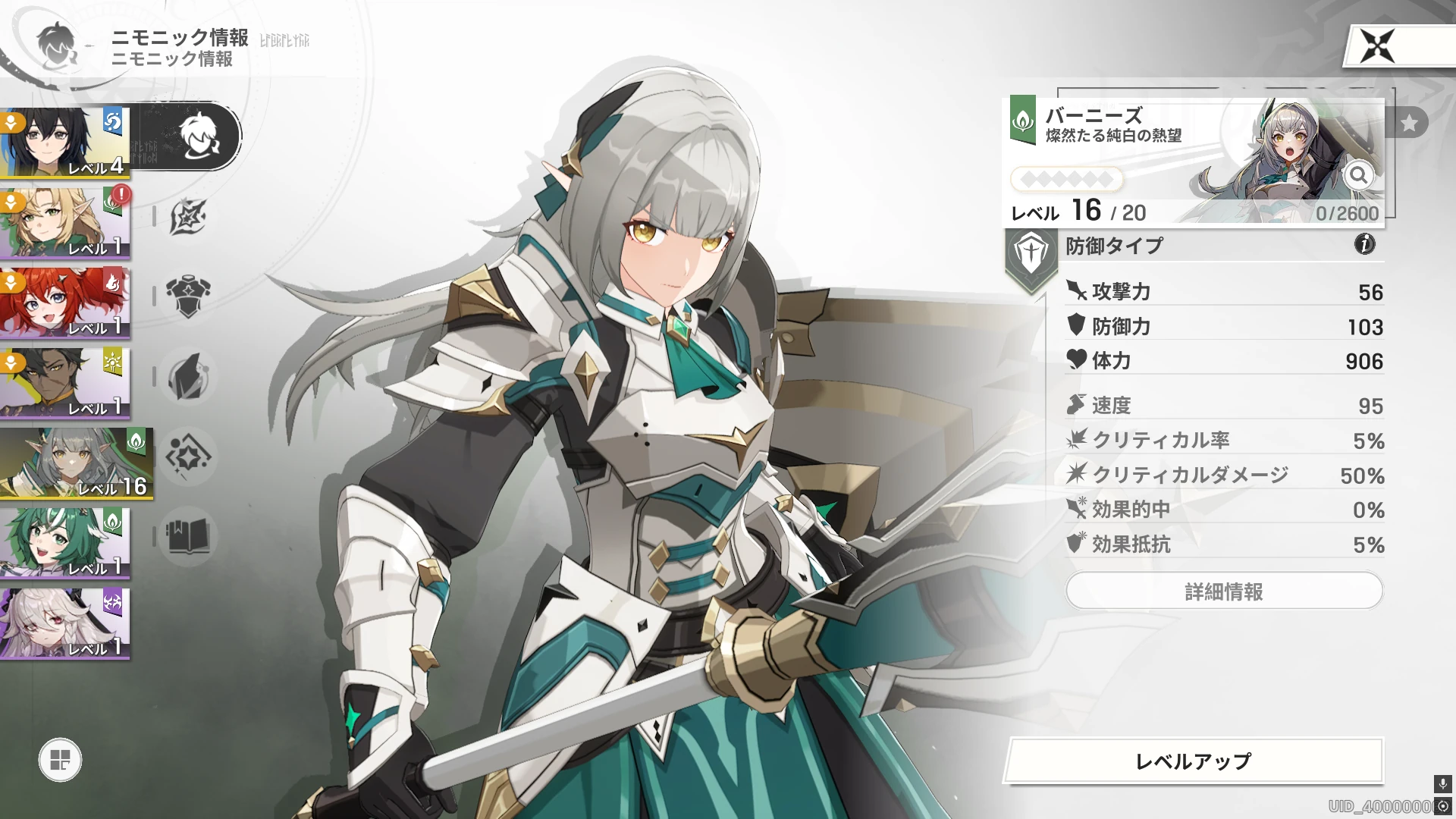The width and height of the screenshot is (1456, 819).
Task: Click the diamond rarity gauge bar
Action: (1067, 179)
